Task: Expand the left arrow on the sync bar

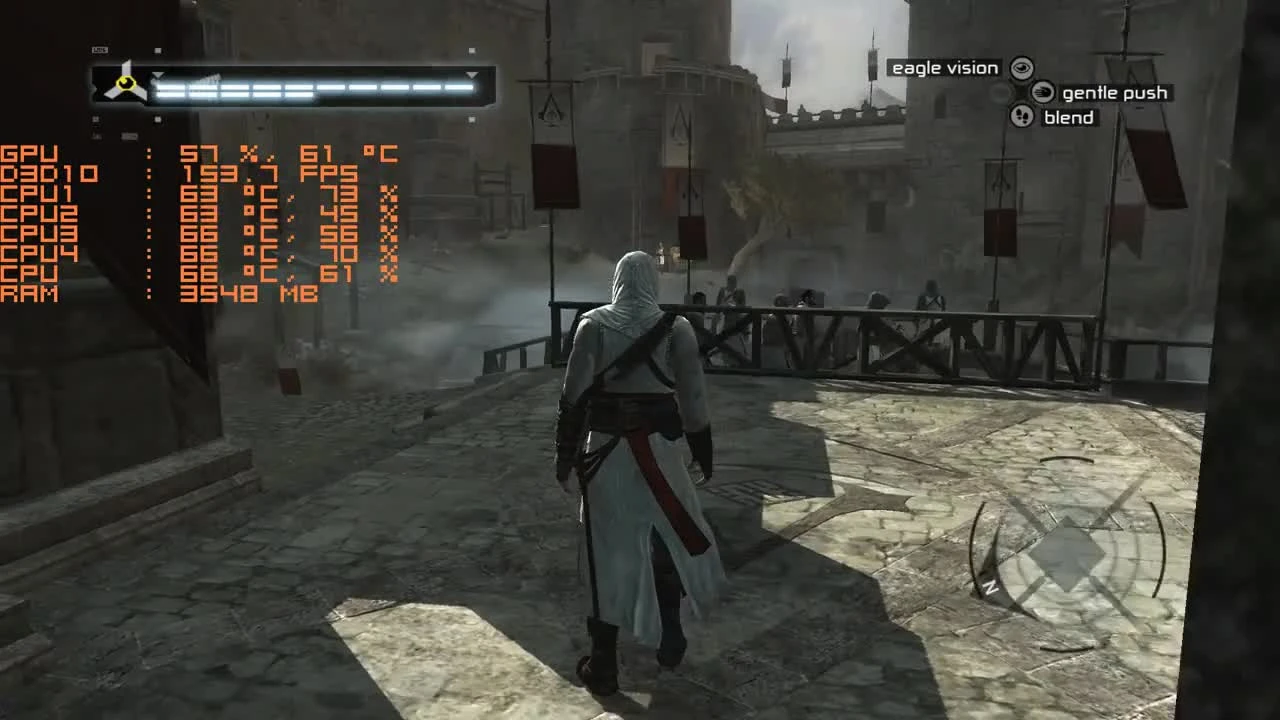Action: coord(158,76)
